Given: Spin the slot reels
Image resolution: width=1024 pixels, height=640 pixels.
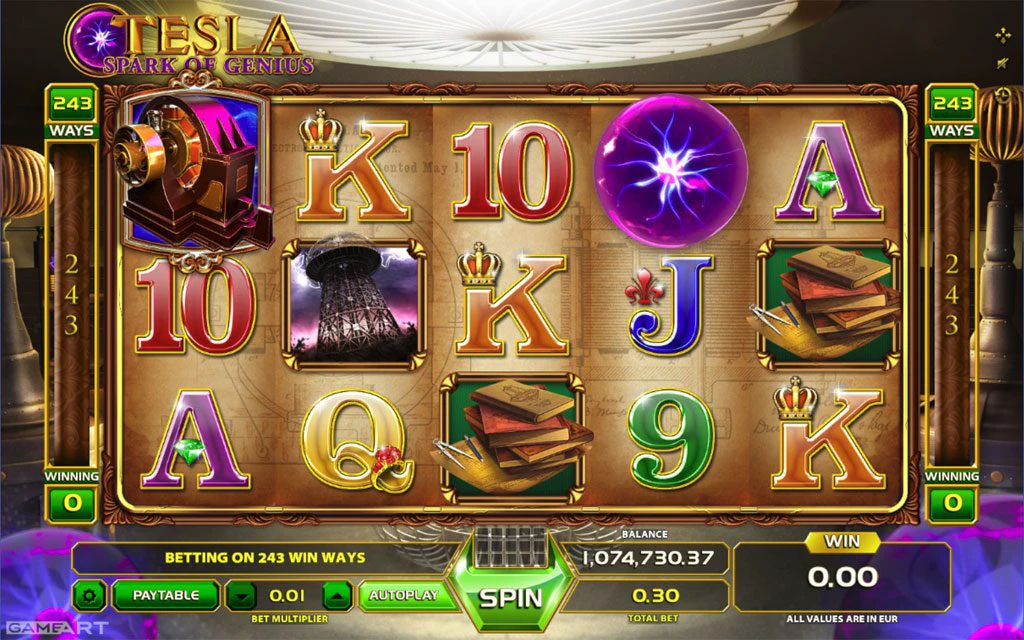Looking at the screenshot, I should (x=511, y=597).
